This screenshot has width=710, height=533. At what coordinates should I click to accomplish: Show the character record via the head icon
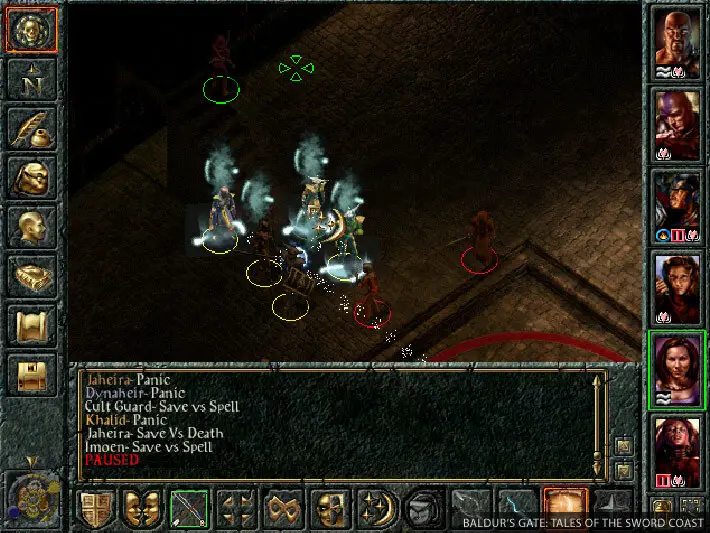[33, 227]
